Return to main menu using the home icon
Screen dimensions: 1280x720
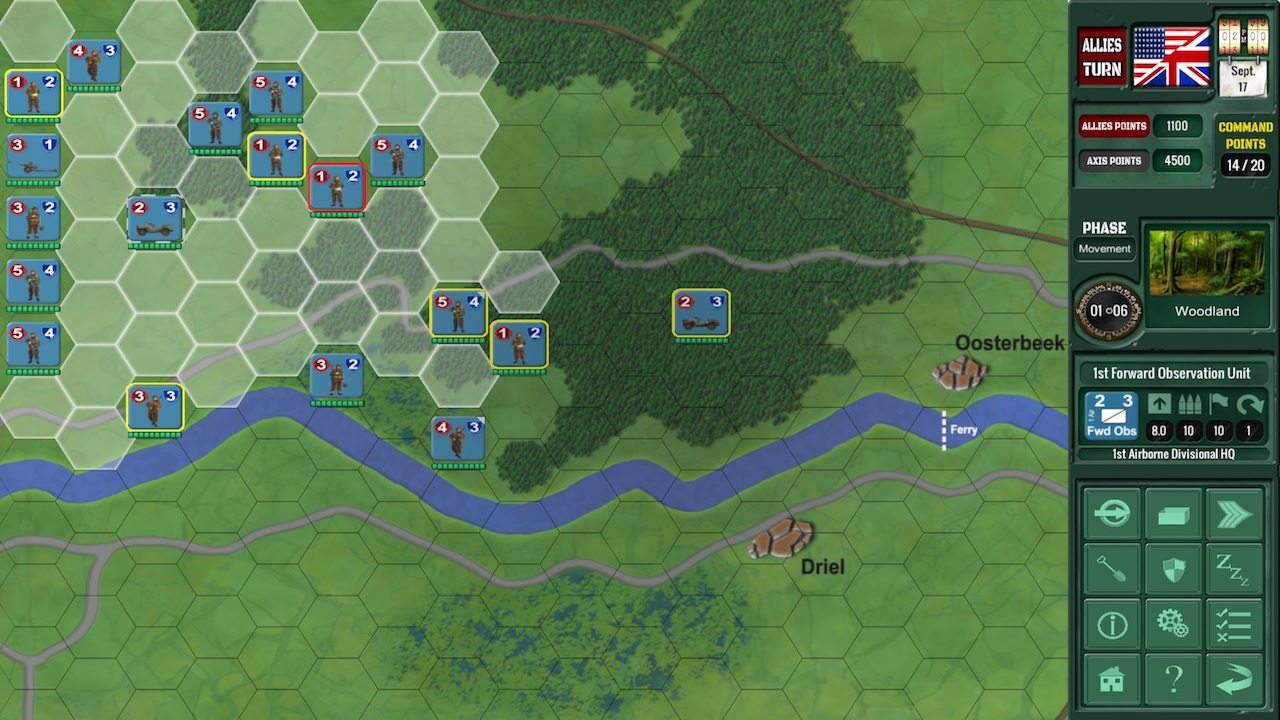pos(1111,677)
